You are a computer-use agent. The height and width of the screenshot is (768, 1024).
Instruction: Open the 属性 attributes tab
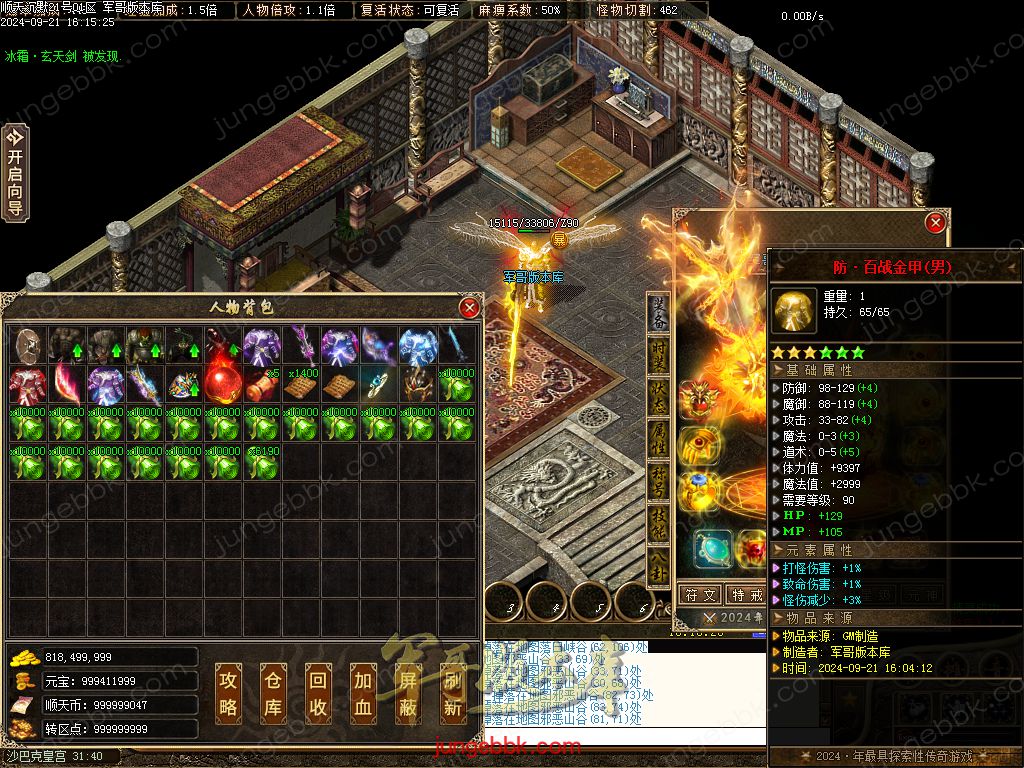click(659, 438)
